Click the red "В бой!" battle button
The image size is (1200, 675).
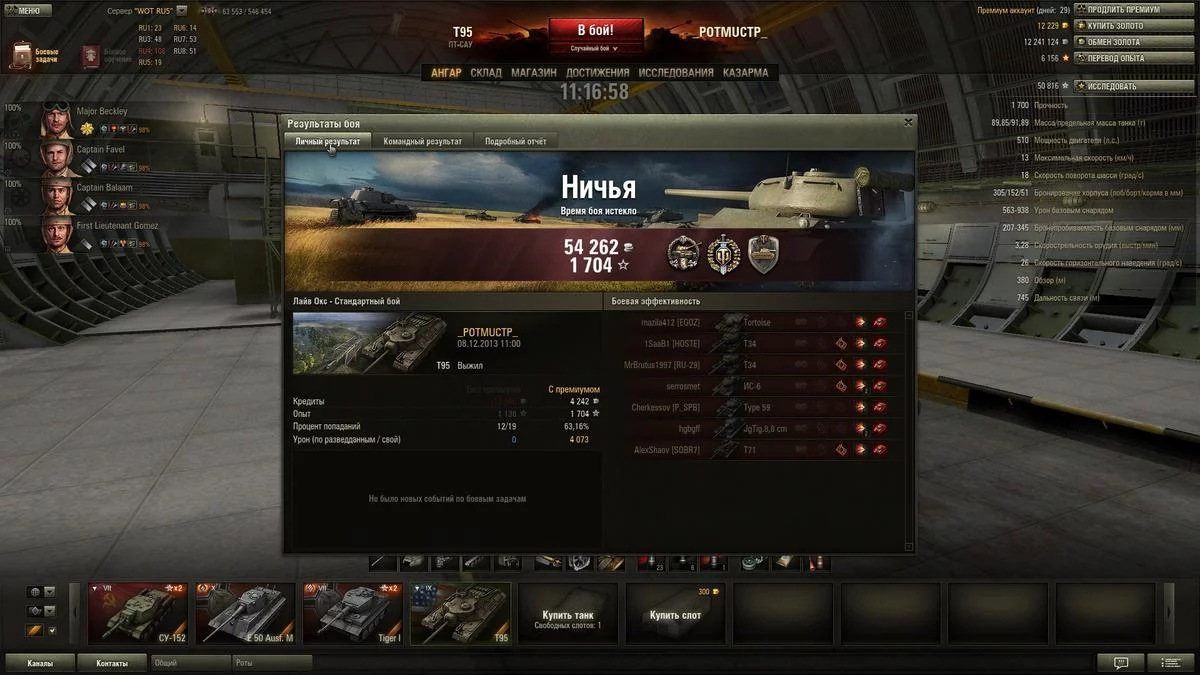(x=595, y=30)
